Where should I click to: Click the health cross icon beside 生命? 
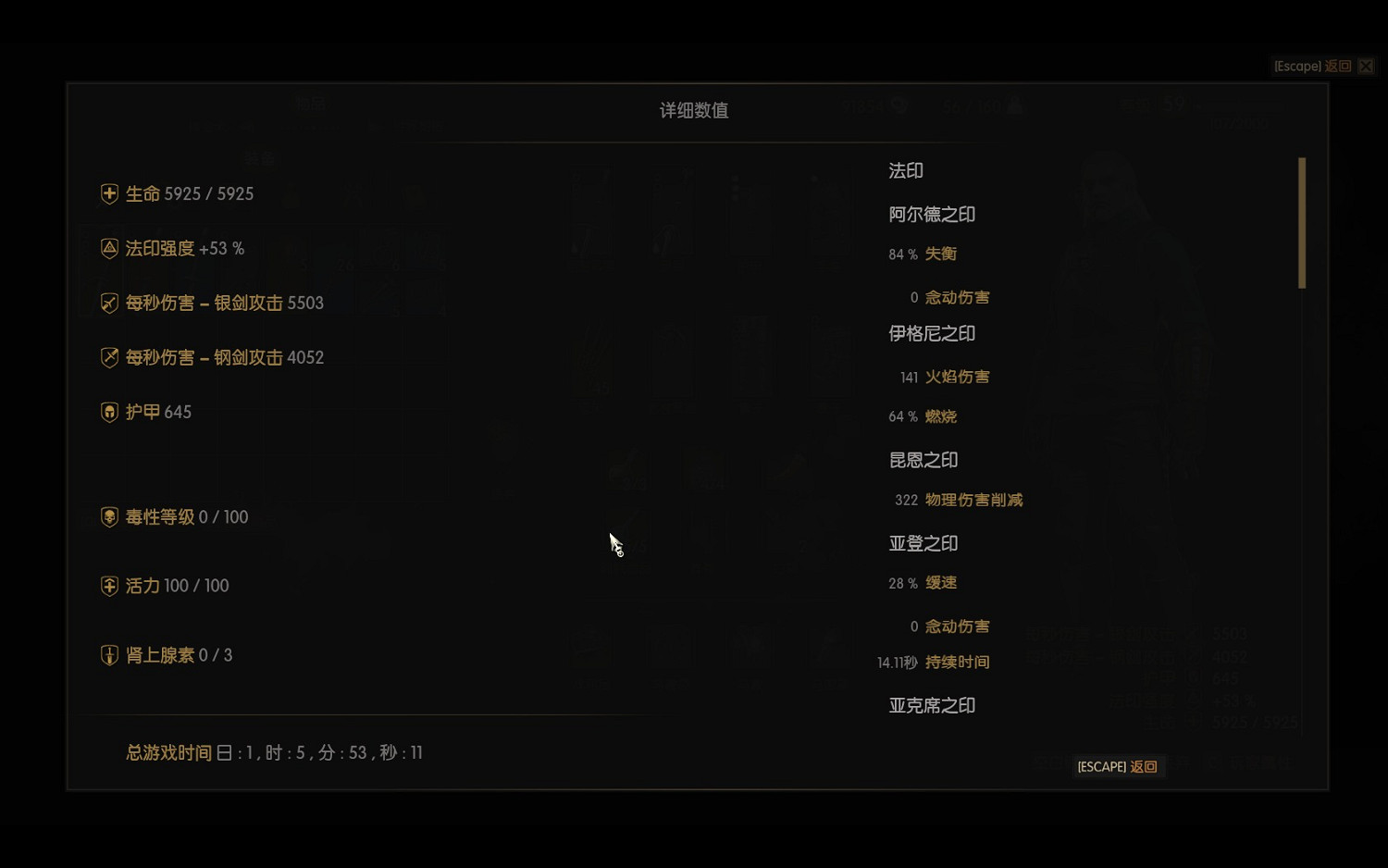coord(108,193)
